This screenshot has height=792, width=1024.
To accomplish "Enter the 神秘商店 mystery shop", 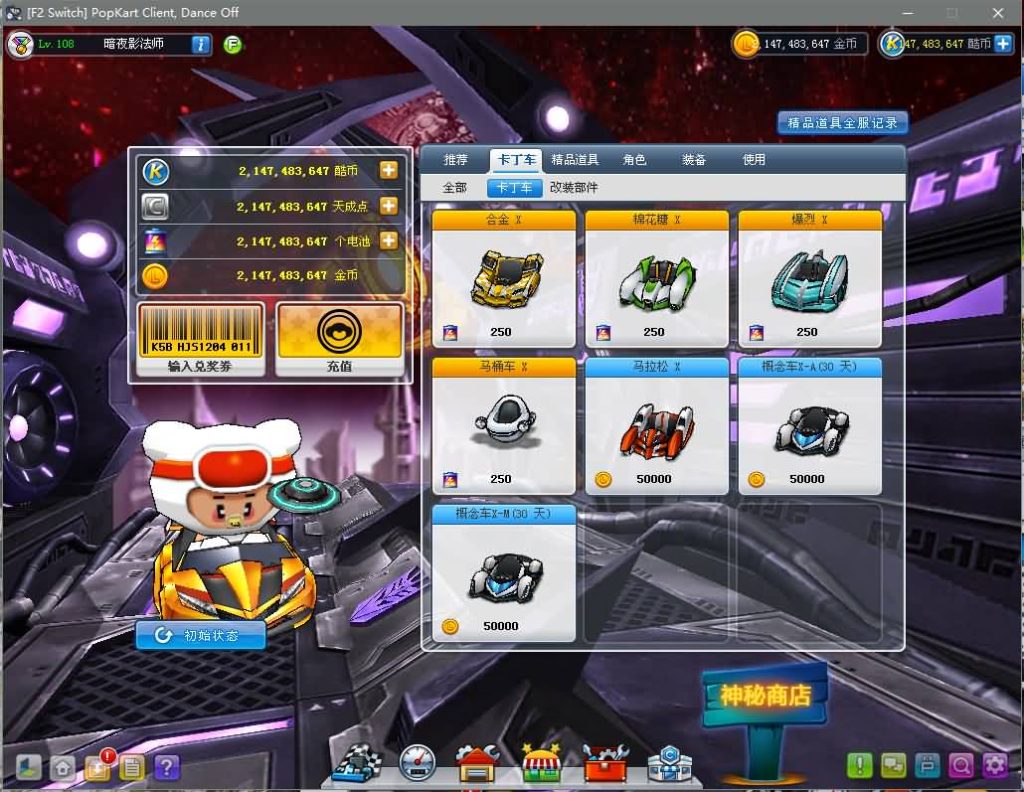I will 765,695.
